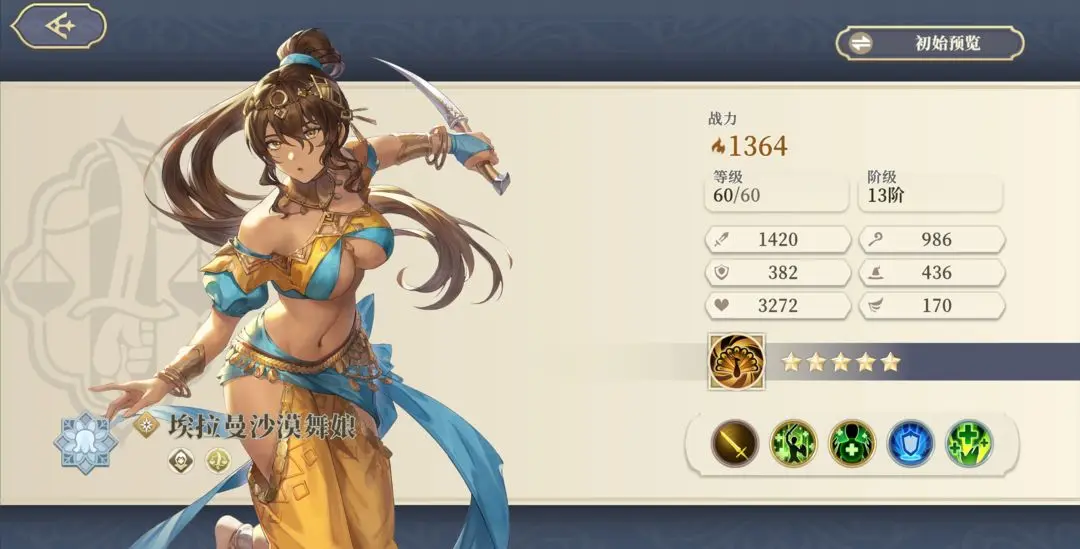Tap the silver lotus rarity emblem
This screenshot has width=1080, height=549.
(87, 441)
